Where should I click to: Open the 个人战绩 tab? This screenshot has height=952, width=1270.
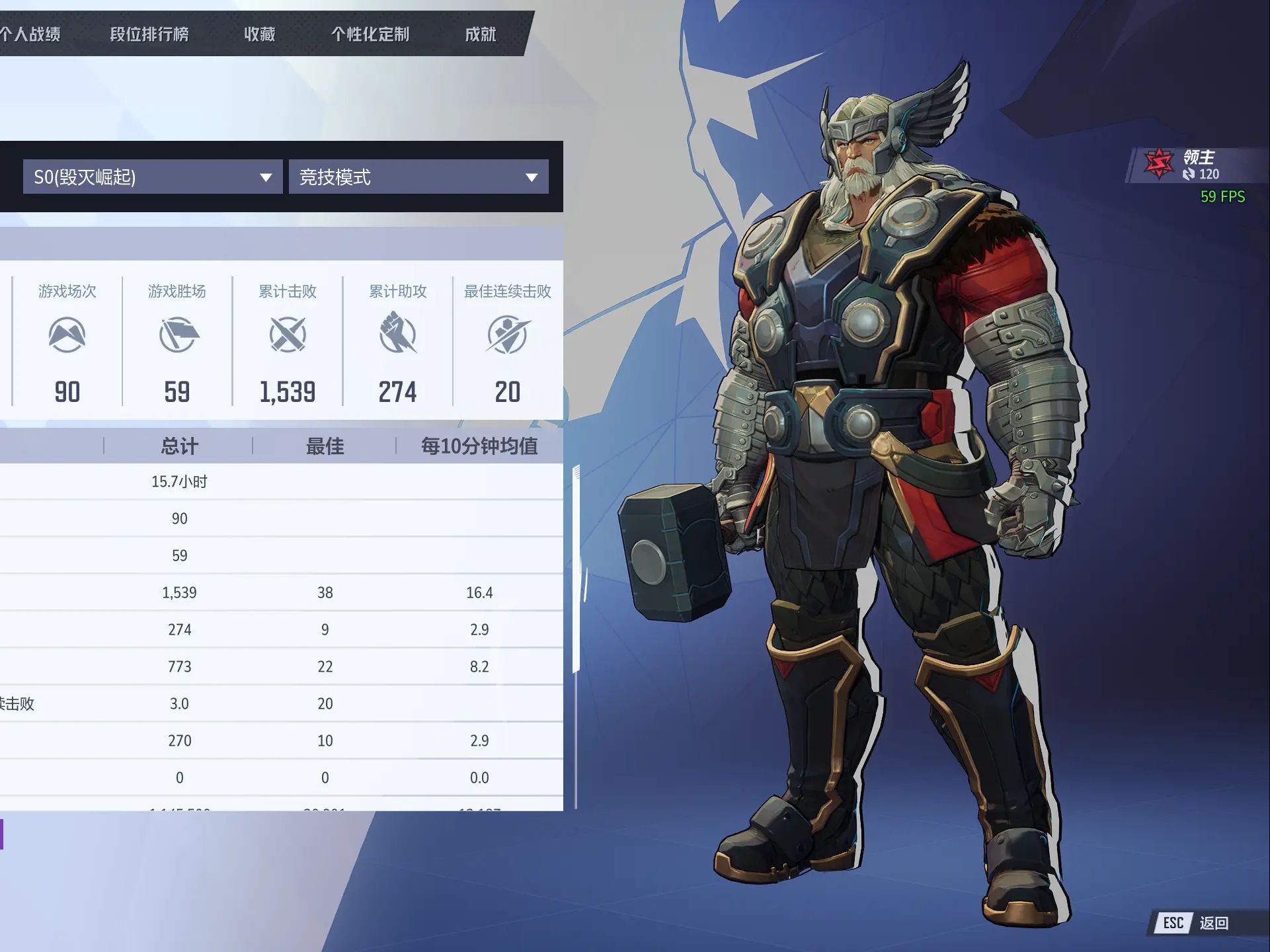click(30, 34)
